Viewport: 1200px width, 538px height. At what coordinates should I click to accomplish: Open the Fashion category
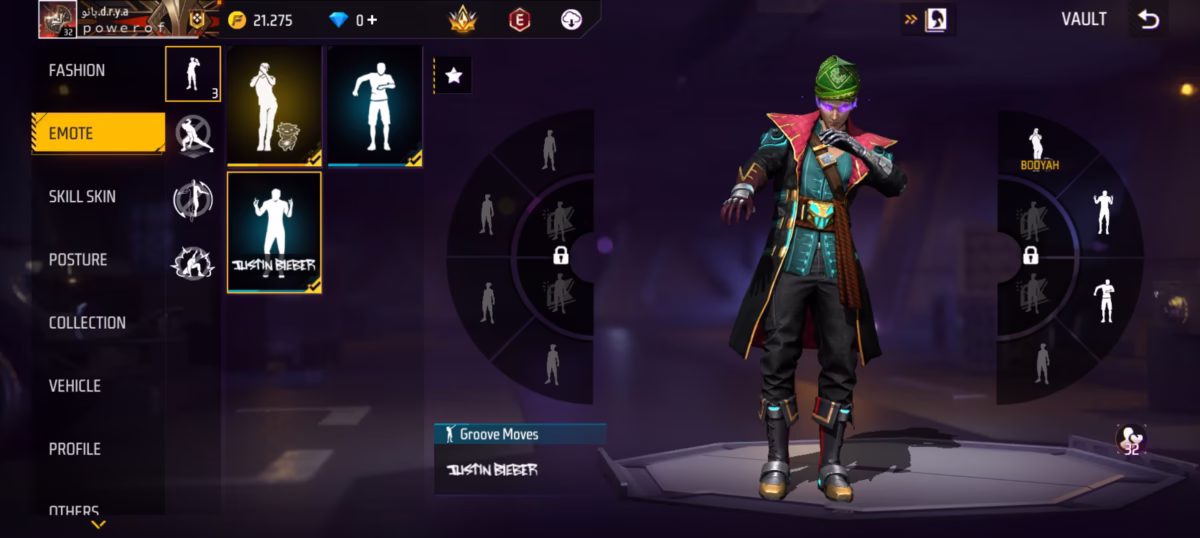pos(77,71)
